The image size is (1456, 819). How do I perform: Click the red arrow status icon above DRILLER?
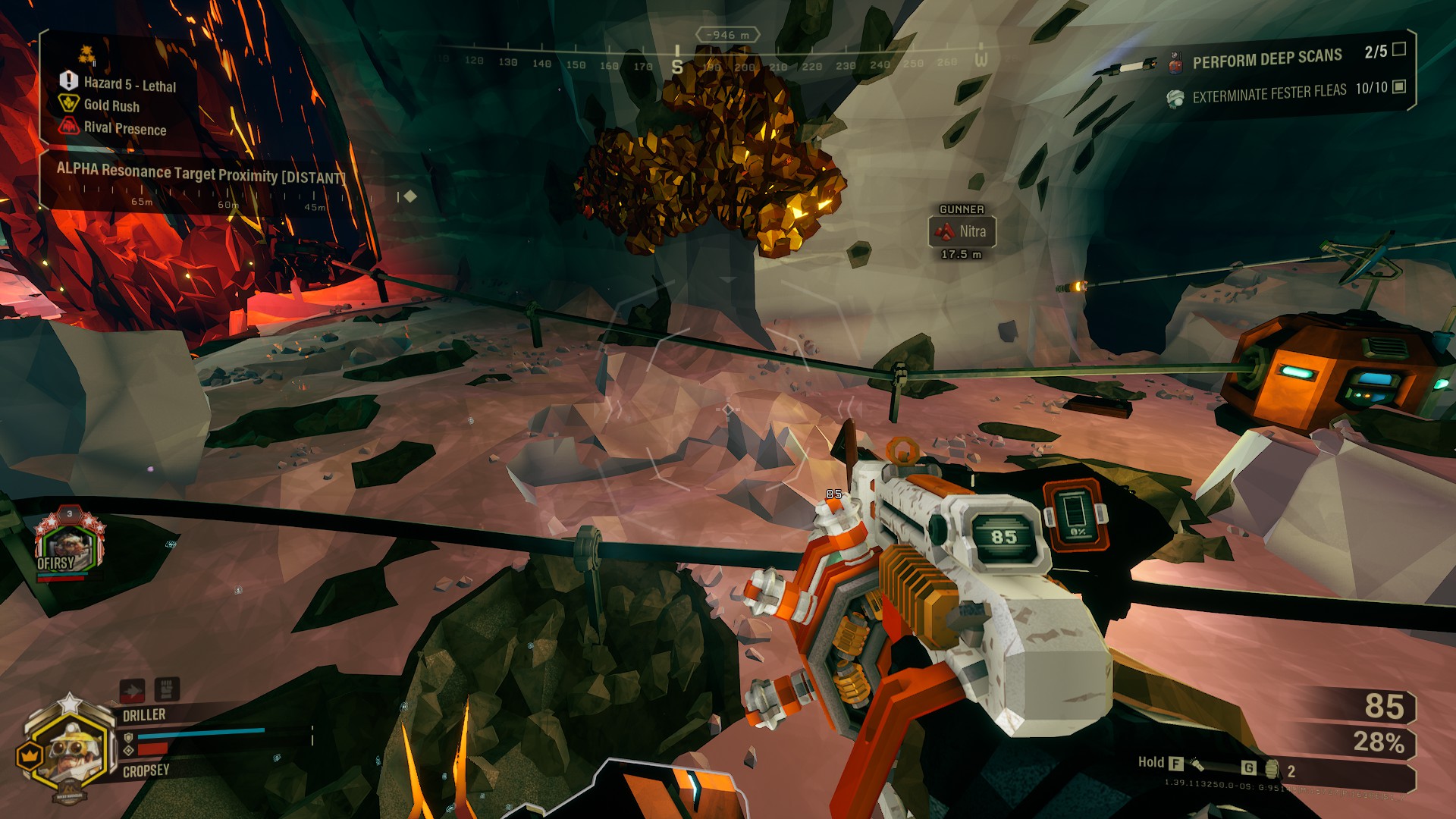click(x=133, y=690)
